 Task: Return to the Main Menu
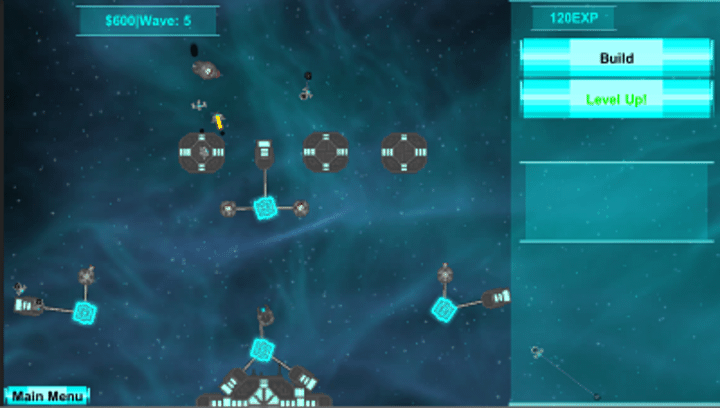[x=47, y=396]
